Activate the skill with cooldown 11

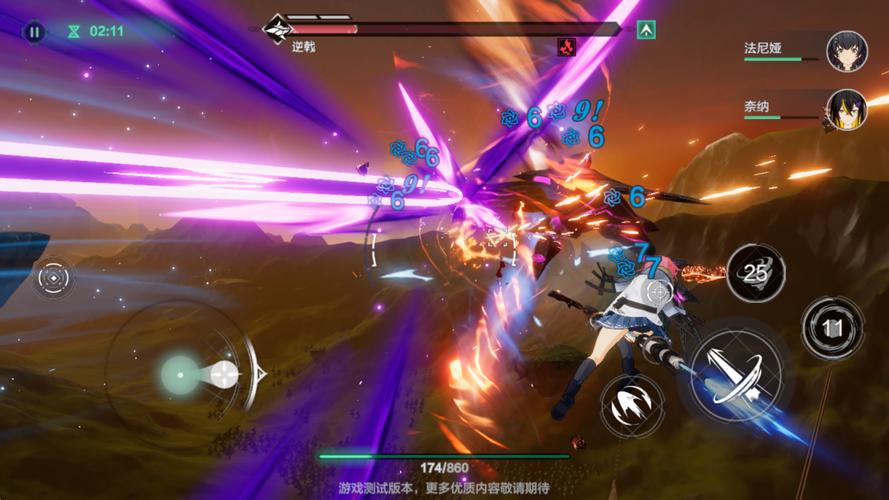coord(832,327)
